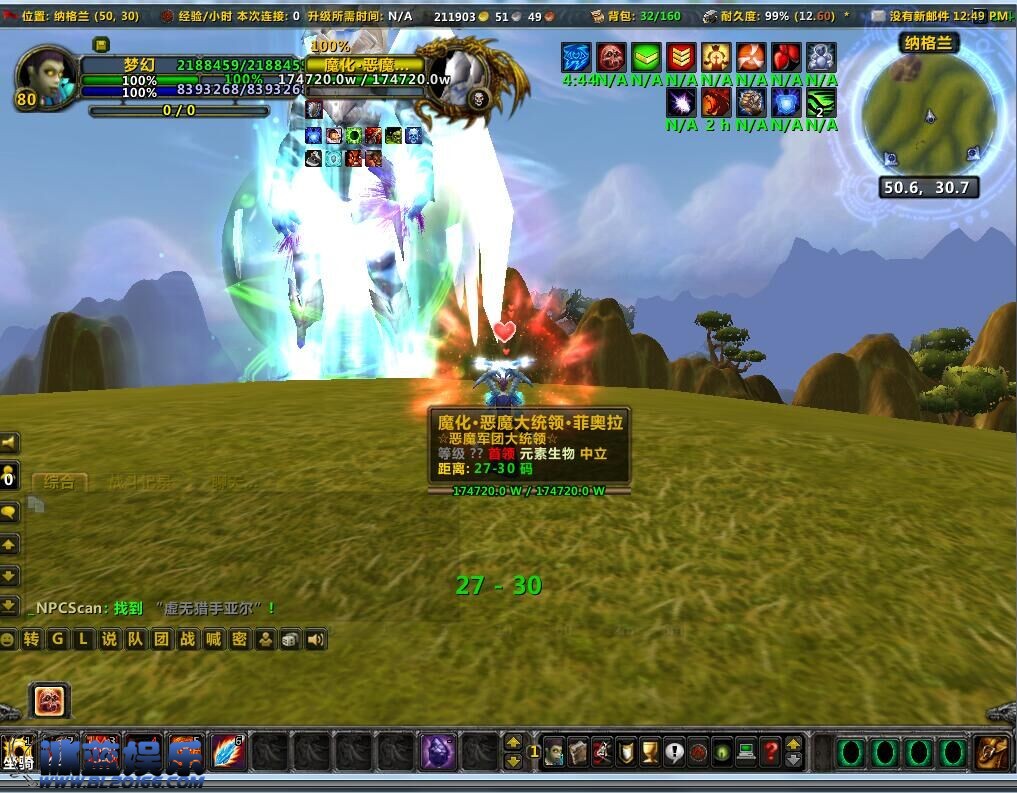Select the player portrait frame

(47, 76)
